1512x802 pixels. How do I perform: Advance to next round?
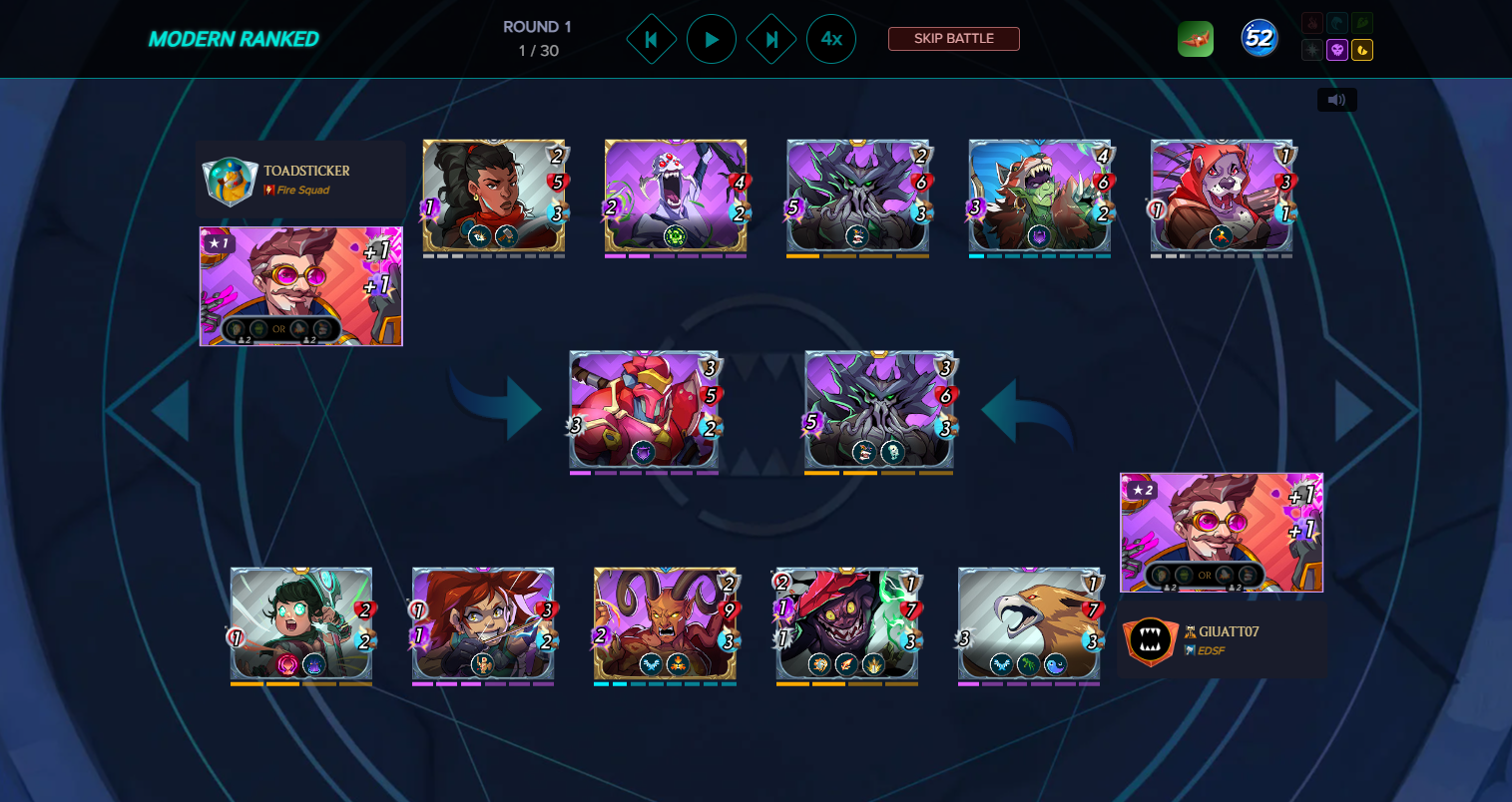pos(771,40)
